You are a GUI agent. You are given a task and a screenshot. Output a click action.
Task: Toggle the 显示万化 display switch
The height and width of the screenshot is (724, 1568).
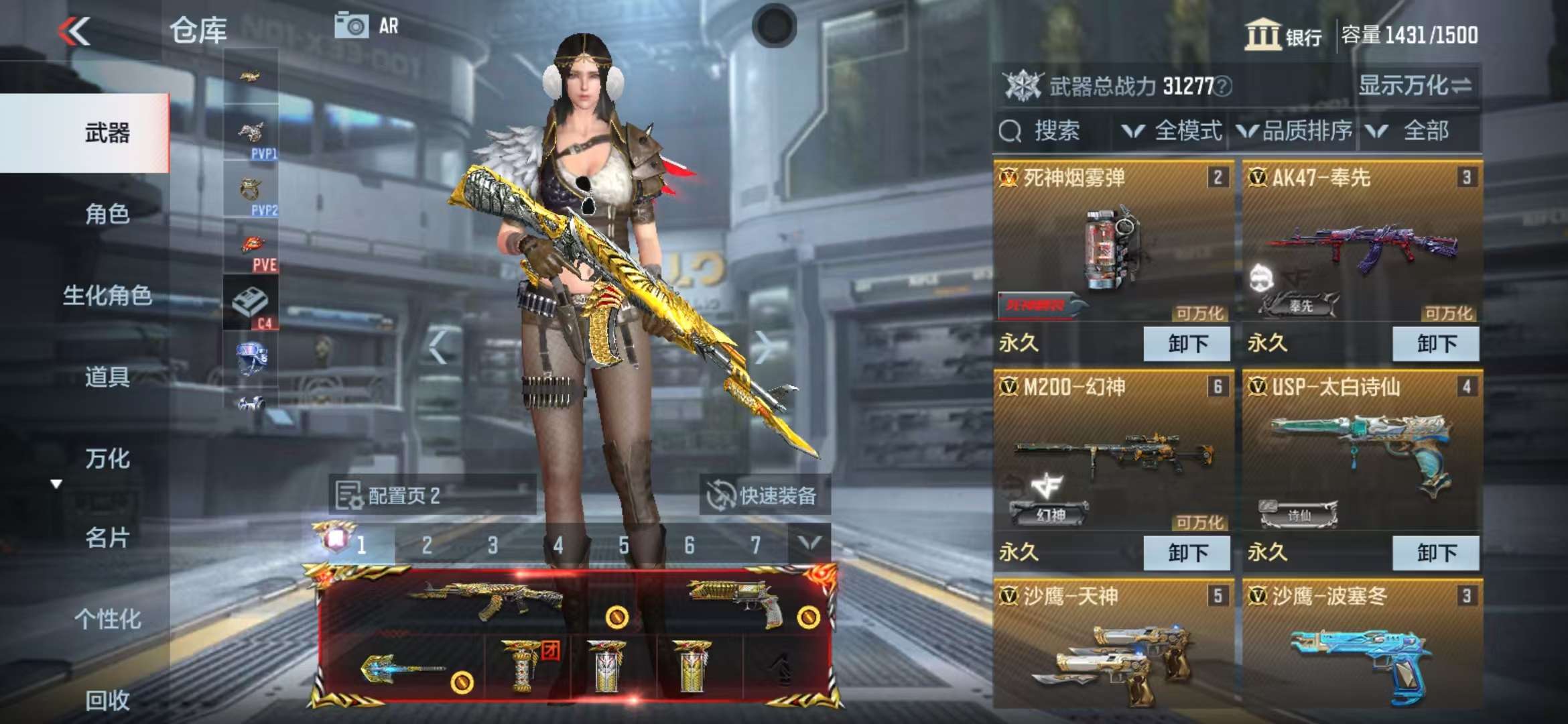1415,86
